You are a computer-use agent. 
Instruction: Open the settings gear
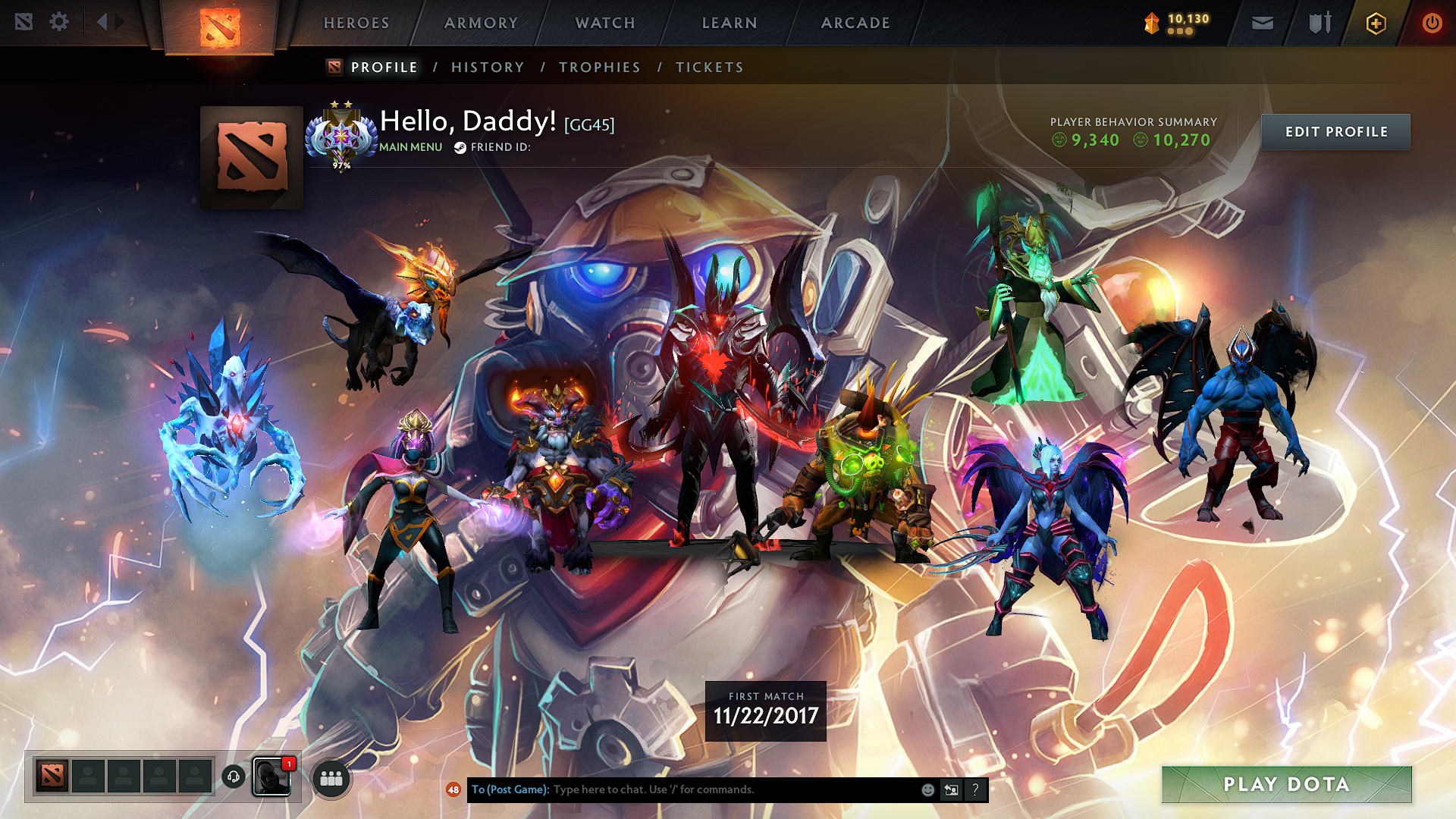59,22
